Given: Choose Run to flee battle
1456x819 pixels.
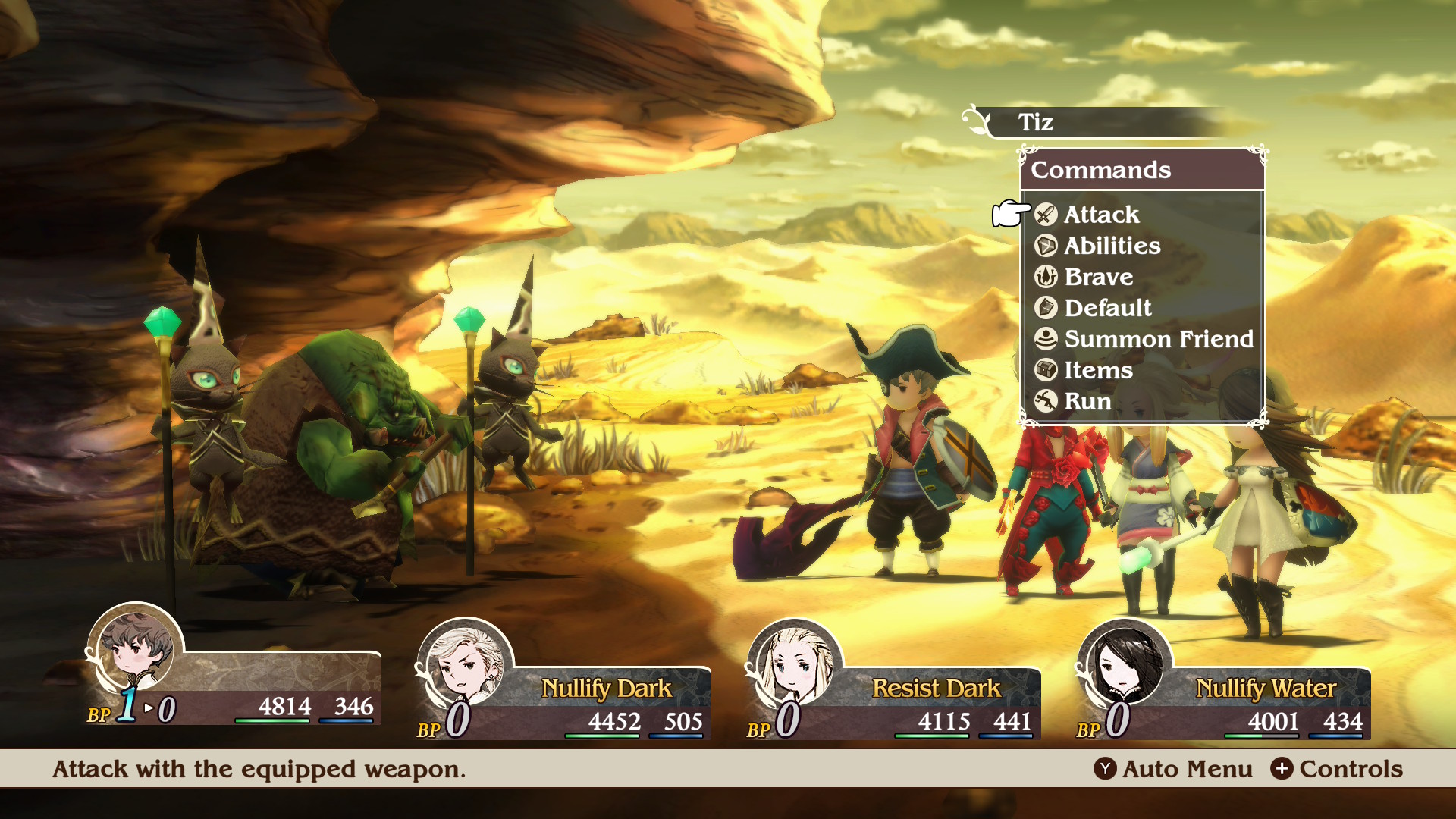Looking at the screenshot, I should [1087, 401].
